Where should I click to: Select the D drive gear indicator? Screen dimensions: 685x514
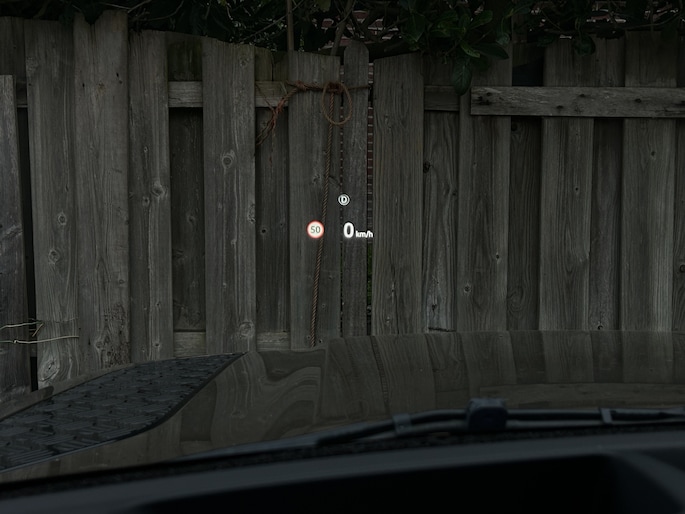point(344,200)
